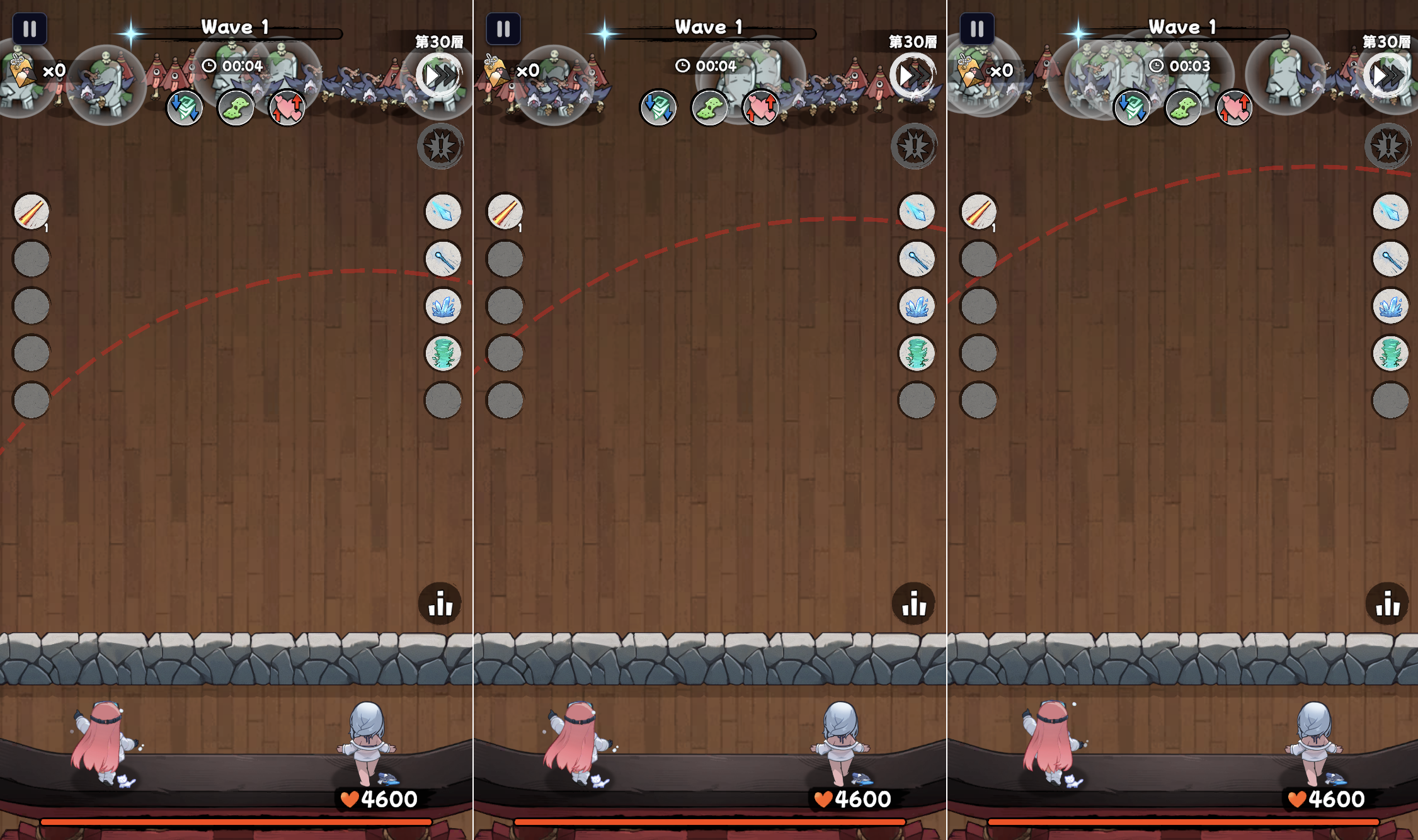This screenshot has height=840, width=1418.
Task: Choose the ice shard skill in left frame
Action: [x=443, y=212]
